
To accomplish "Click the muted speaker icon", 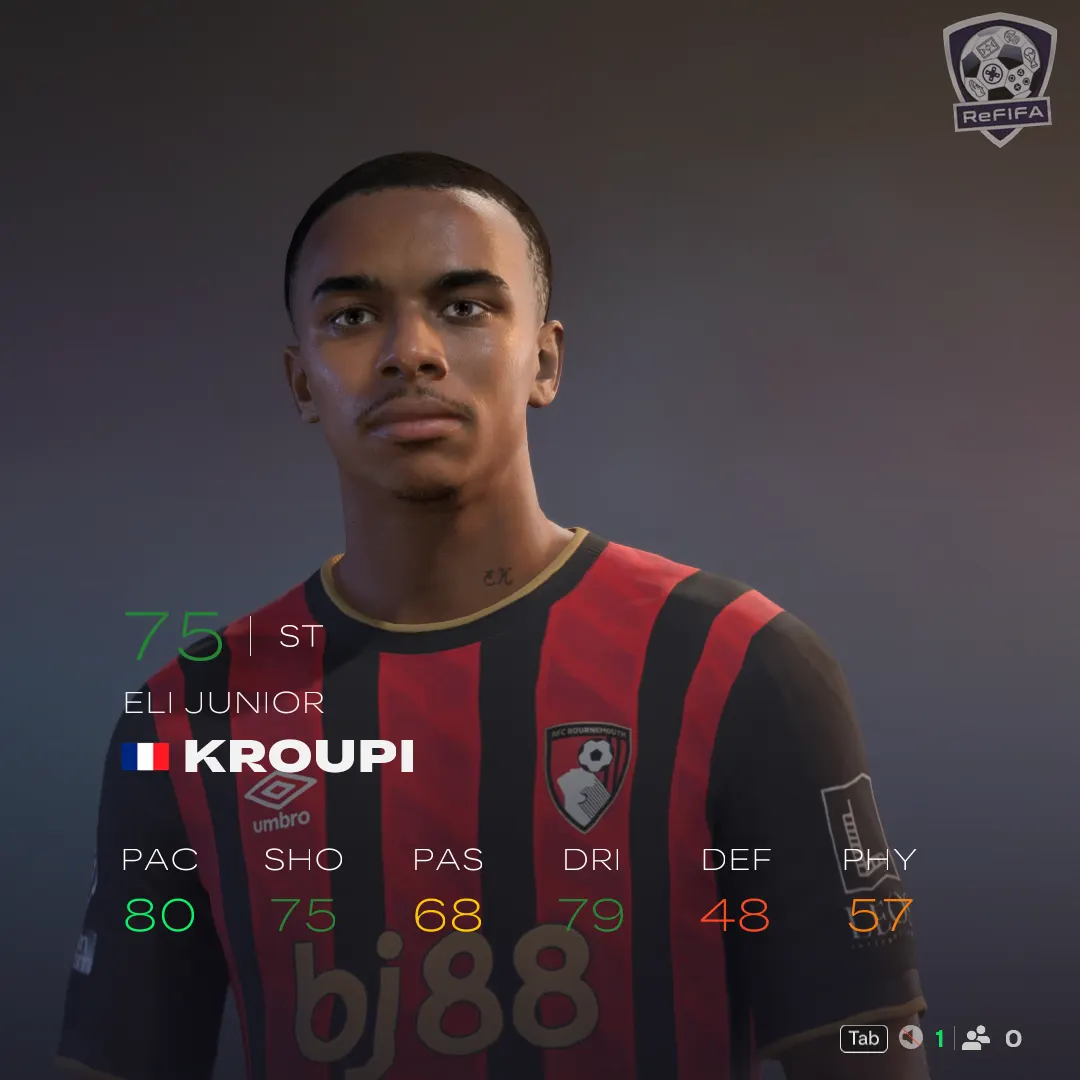I will coord(909,1039).
